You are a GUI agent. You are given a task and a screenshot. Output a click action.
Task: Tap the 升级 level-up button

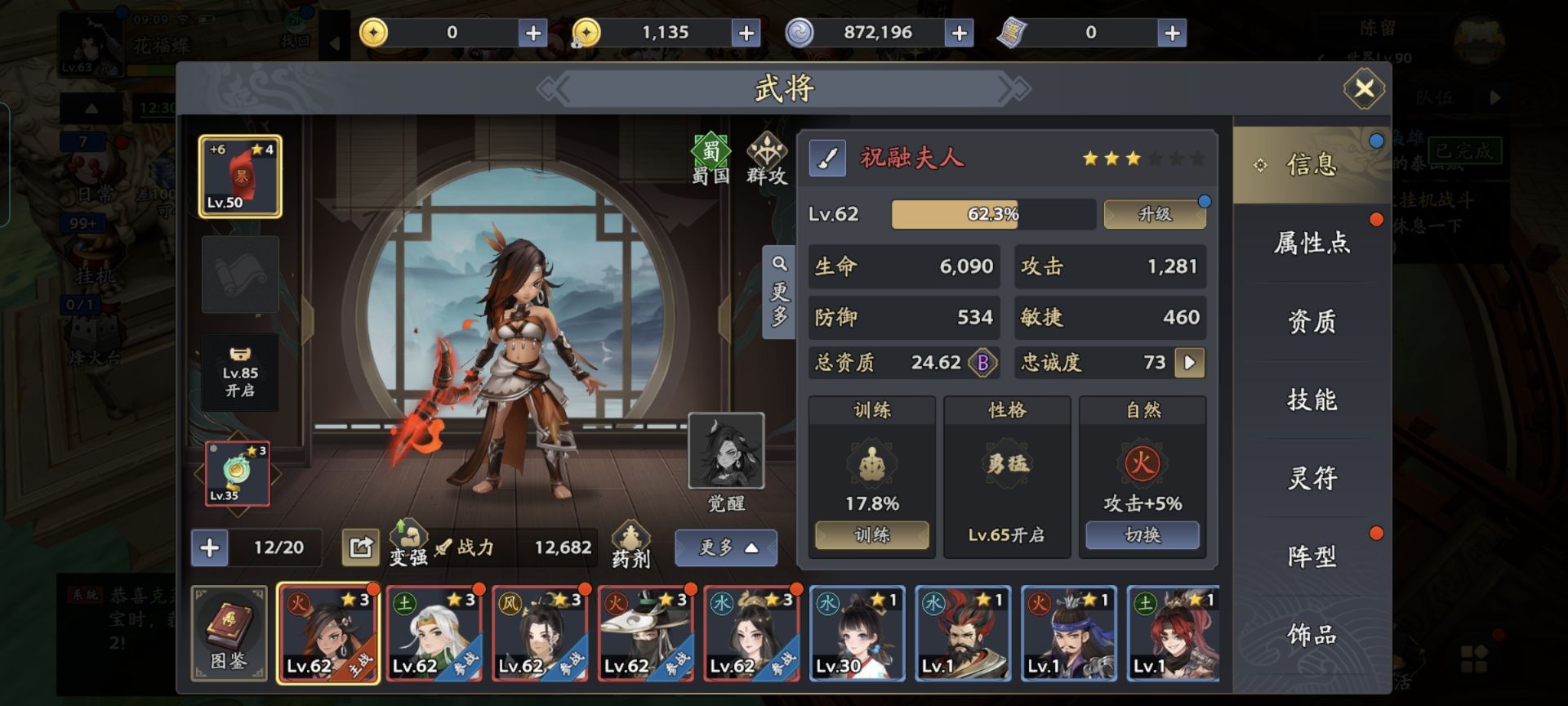point(1154,214)
